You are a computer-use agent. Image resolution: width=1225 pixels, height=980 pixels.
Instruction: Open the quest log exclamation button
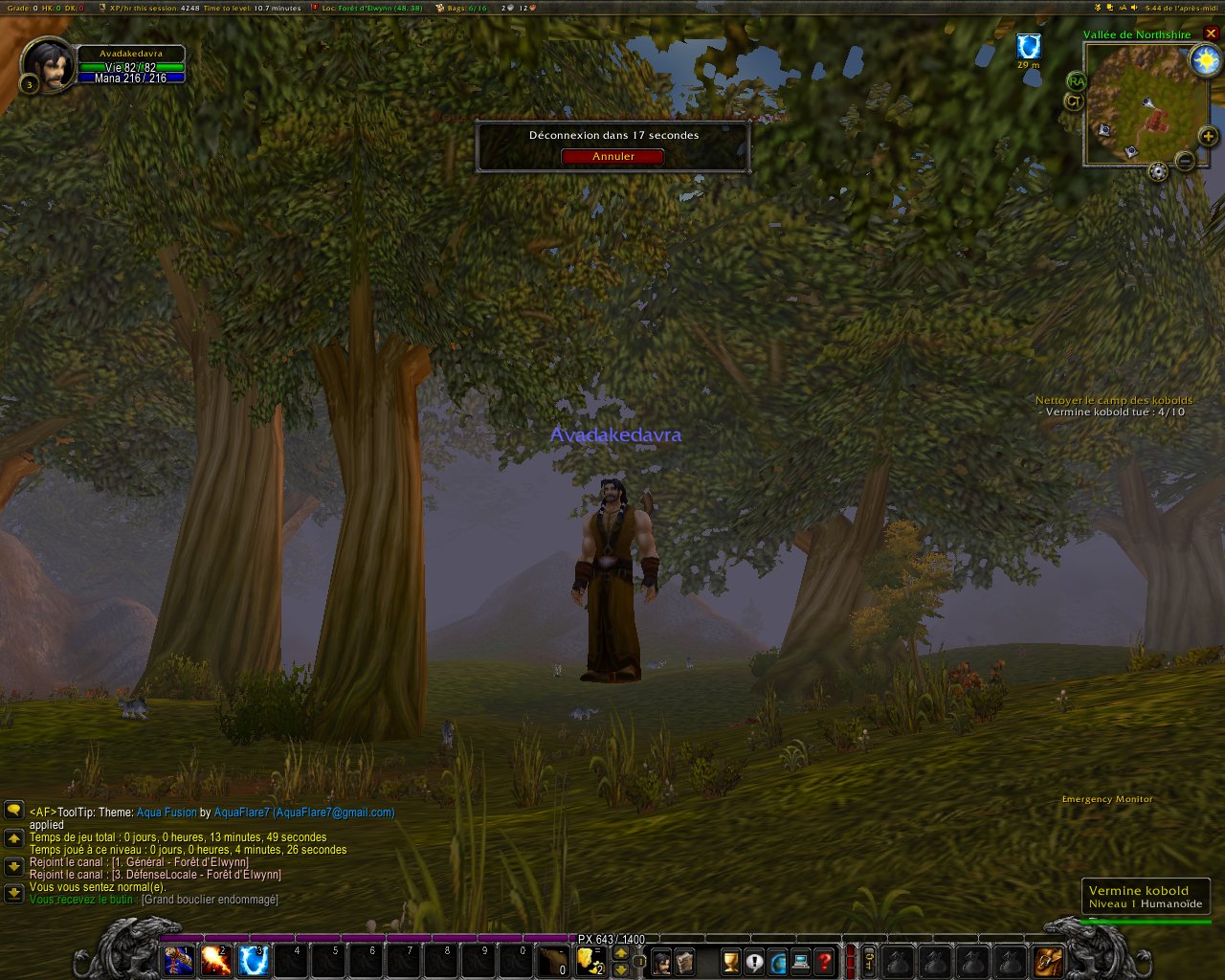pos(754,962)
